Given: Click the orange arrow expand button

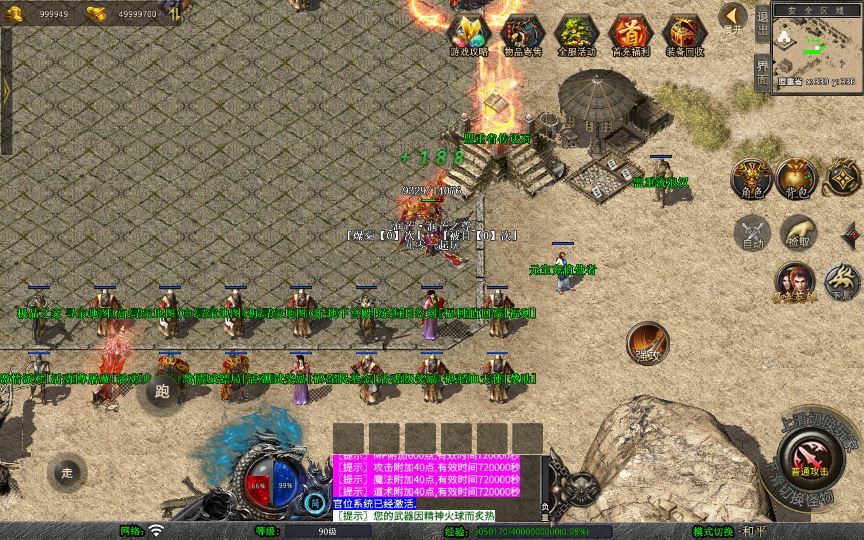Looking at the screenshot, I should [x=733, y=16].
